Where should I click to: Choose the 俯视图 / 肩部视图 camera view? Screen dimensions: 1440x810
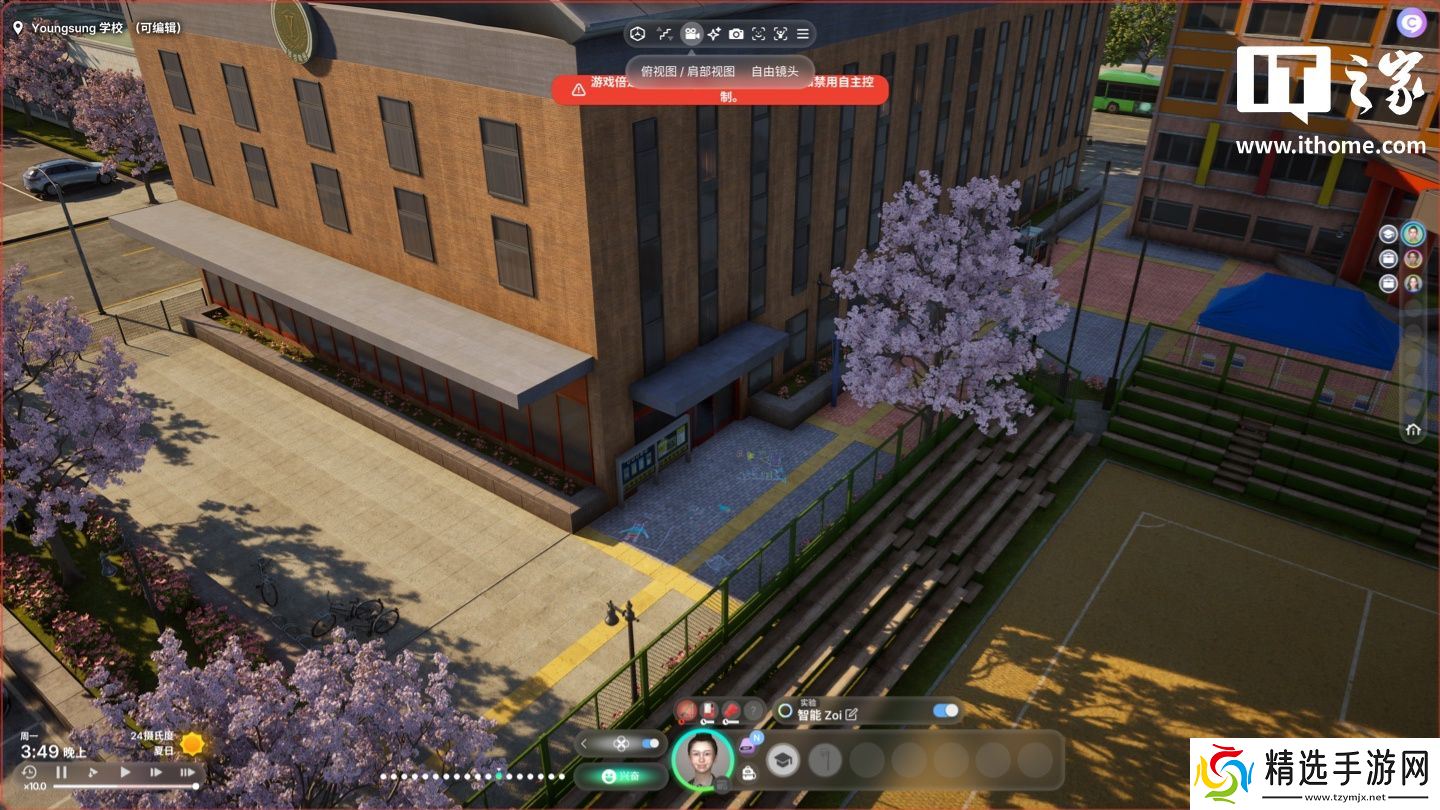687,72
